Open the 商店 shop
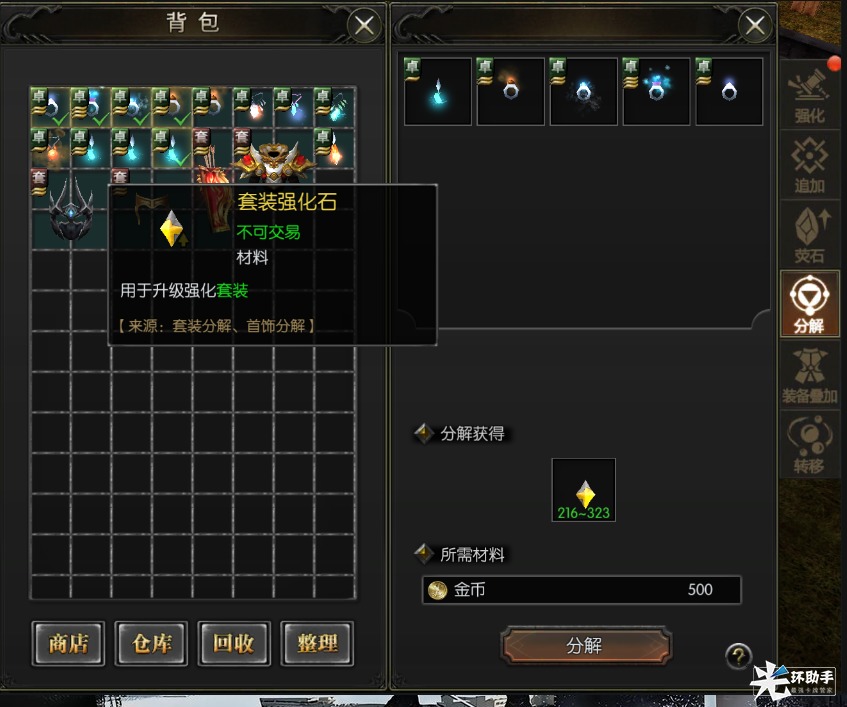The image size is (847, 707). [x=68, y=643]
